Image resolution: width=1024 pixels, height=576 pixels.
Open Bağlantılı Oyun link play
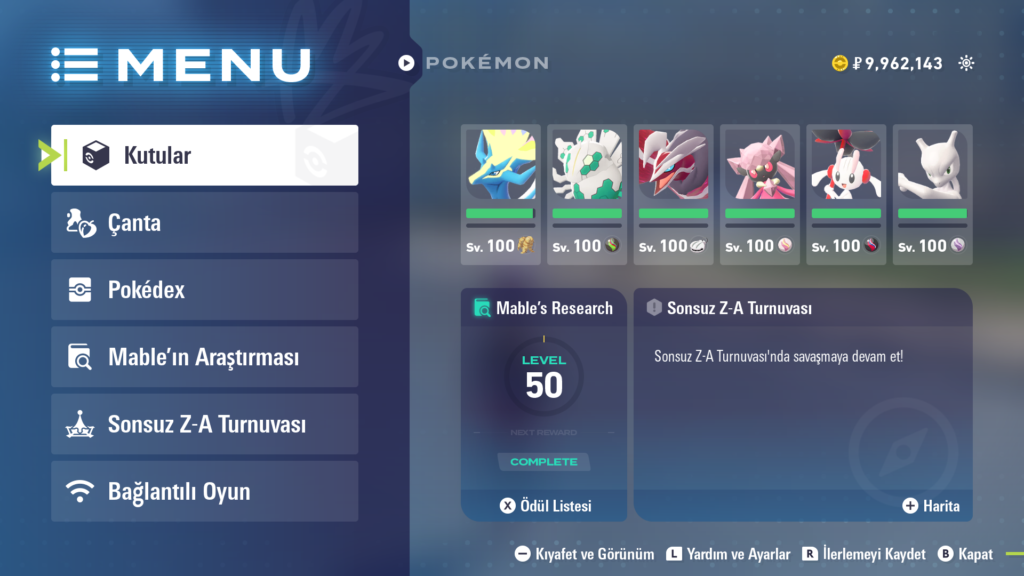point(205,491)
